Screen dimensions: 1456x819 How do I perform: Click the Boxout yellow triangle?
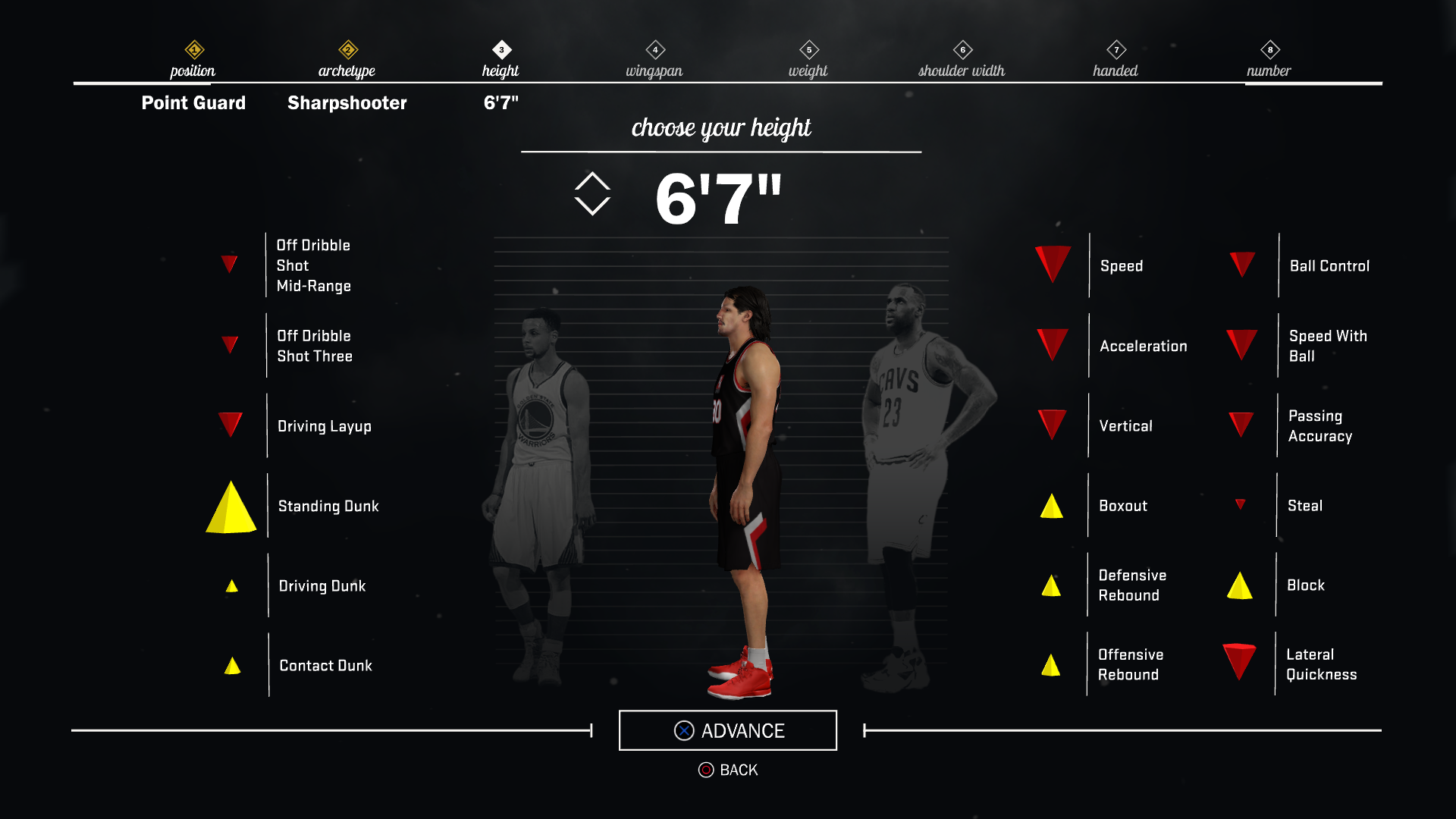coord(1051,504)
